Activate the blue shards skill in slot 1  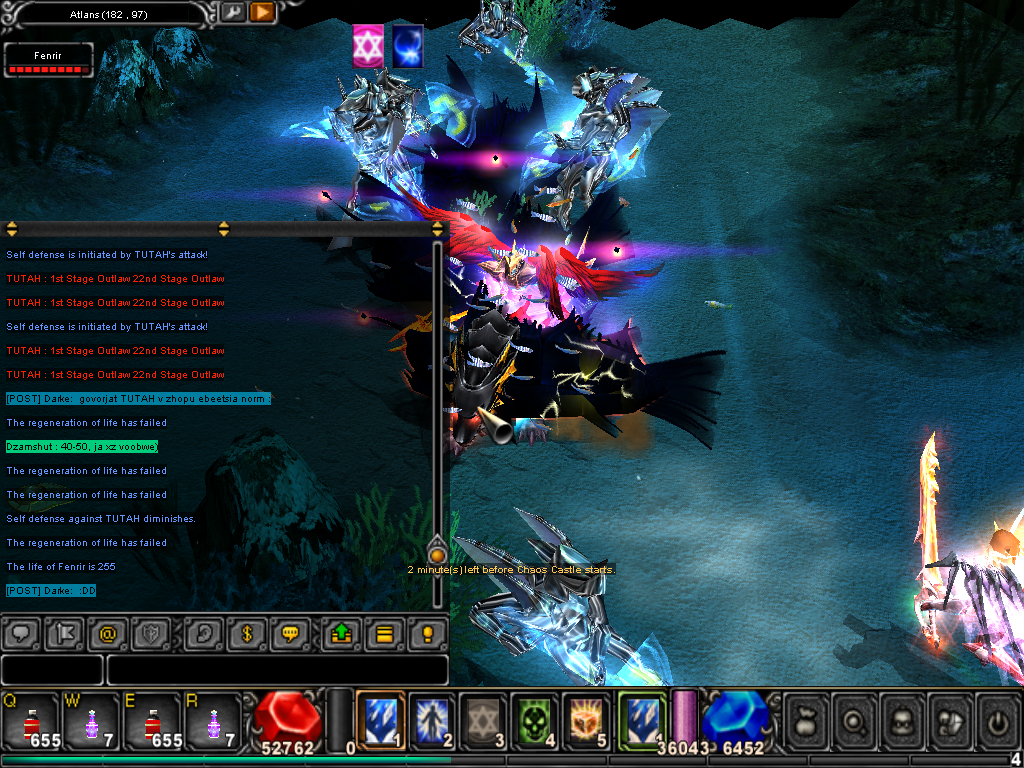pyautogui.click(x=381, y=718)
